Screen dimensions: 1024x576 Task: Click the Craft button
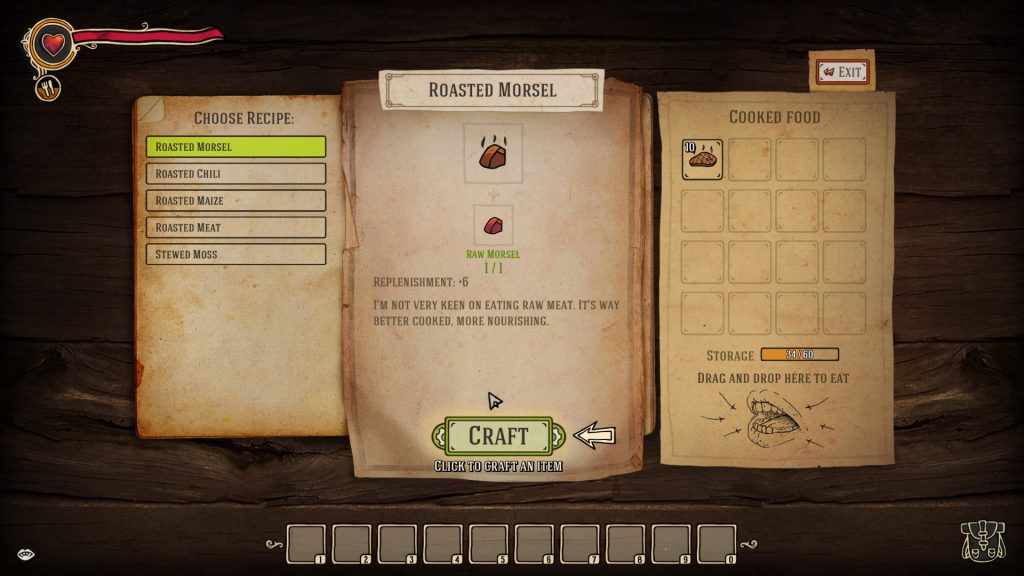click(x=498, y=436)
